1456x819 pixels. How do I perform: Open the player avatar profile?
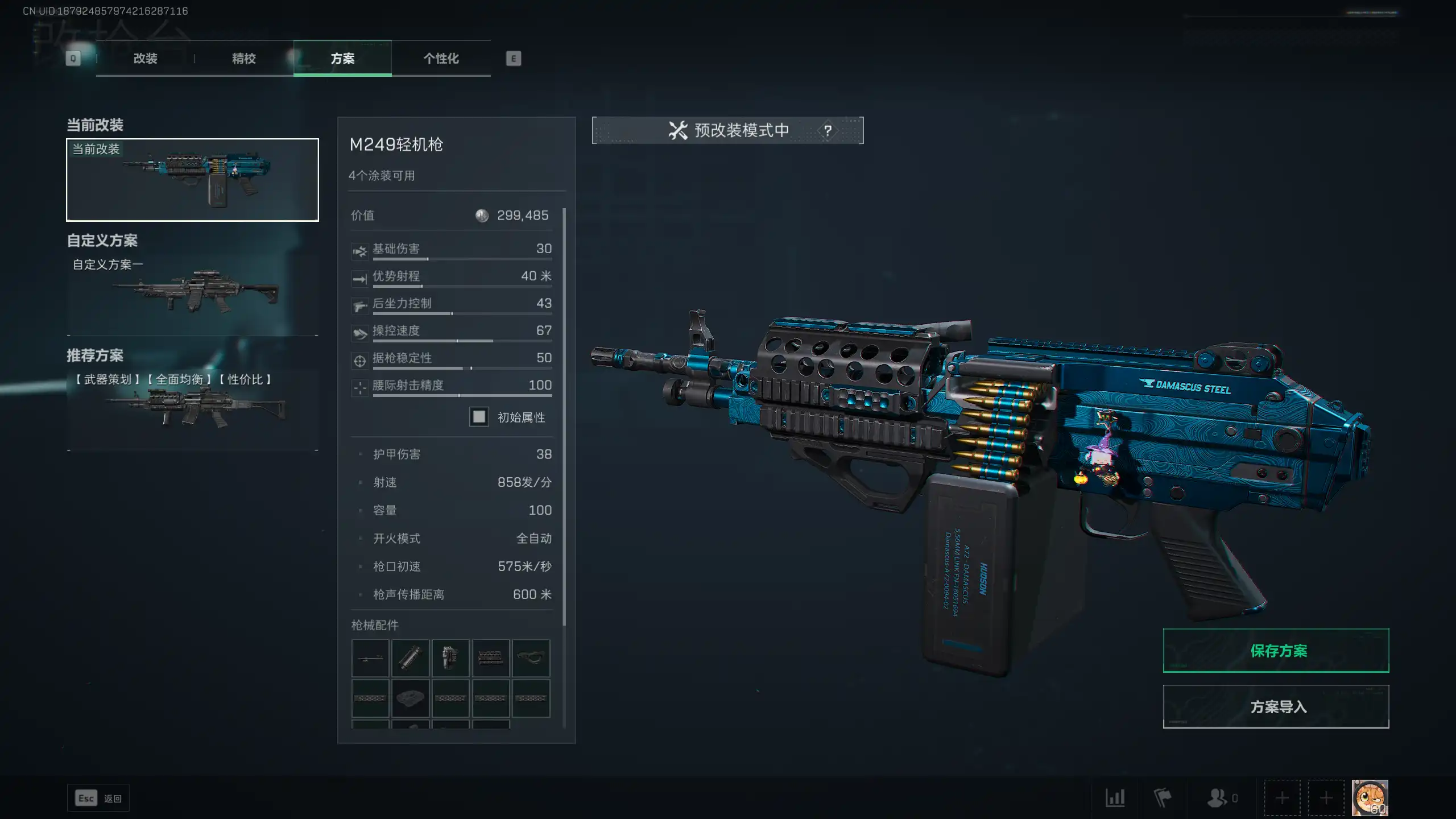1370,798
